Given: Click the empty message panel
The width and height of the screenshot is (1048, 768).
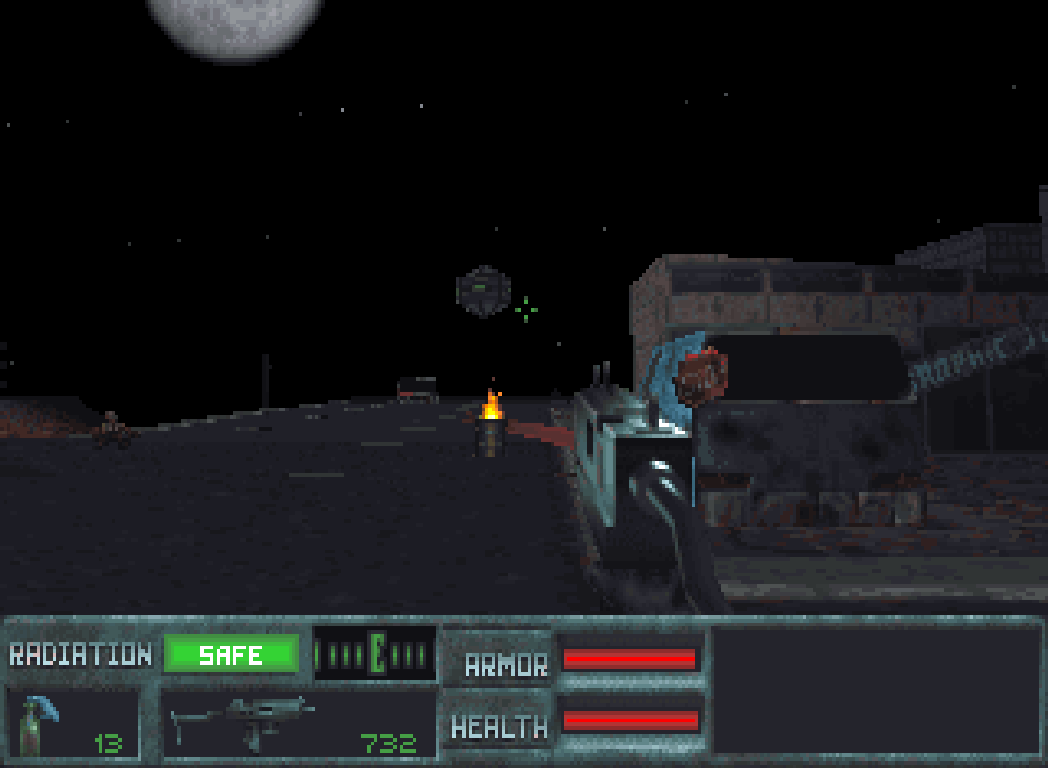Looking at the screenshot, I should click(x=875, y=689).
